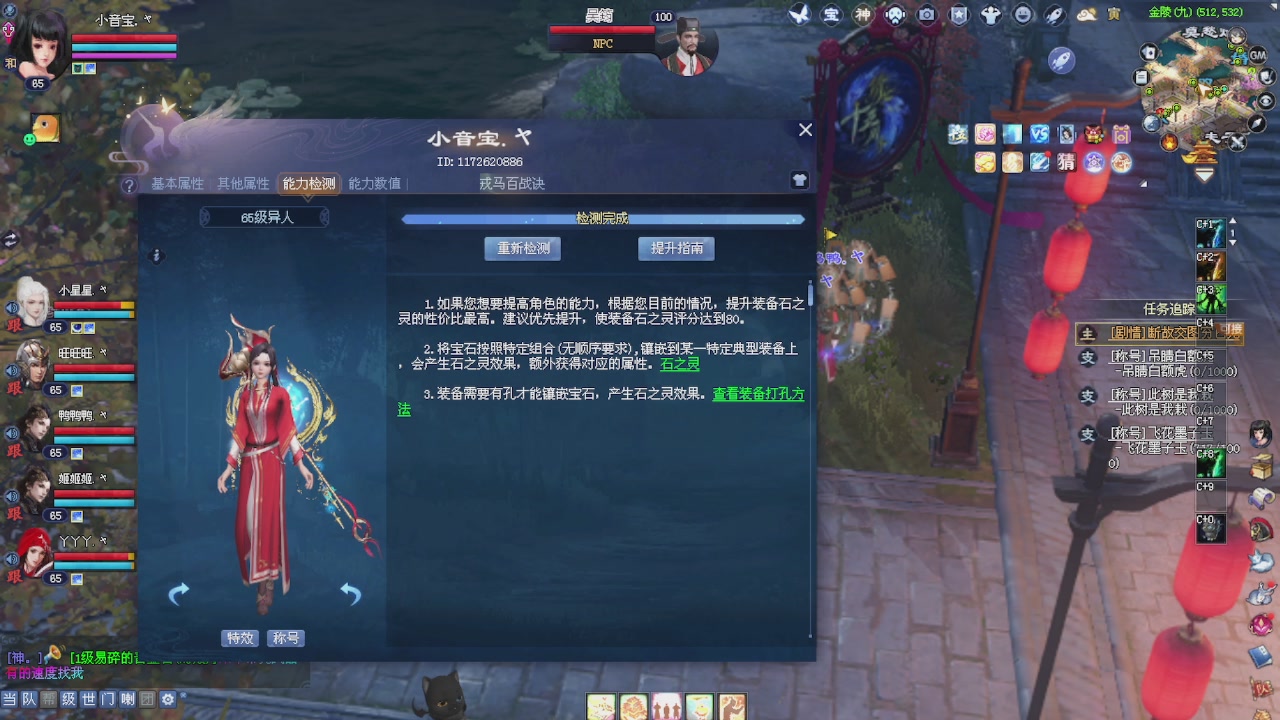Click the 检测完成 progress bar
Viewport: 1280px width, 720px height.
click(x=602, y=218)
